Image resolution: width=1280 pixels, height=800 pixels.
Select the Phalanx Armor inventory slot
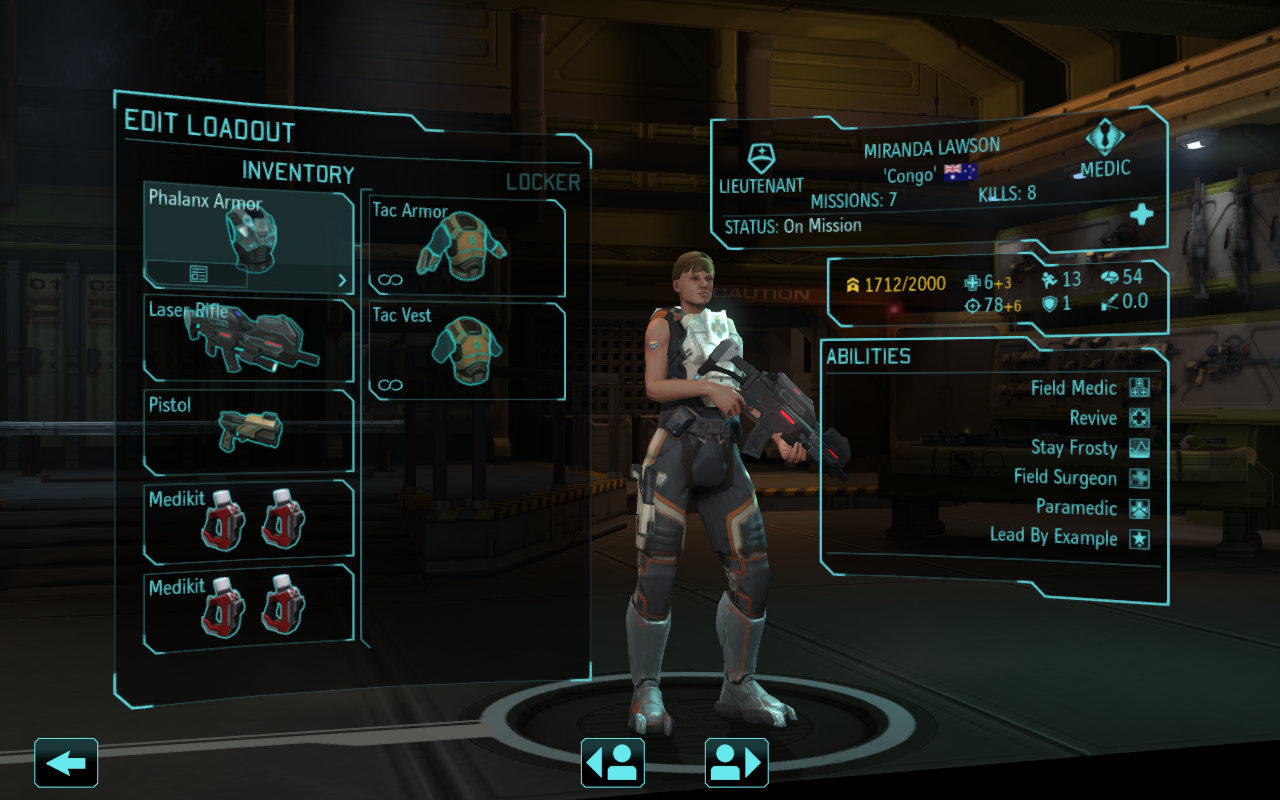tap(248, 228)
